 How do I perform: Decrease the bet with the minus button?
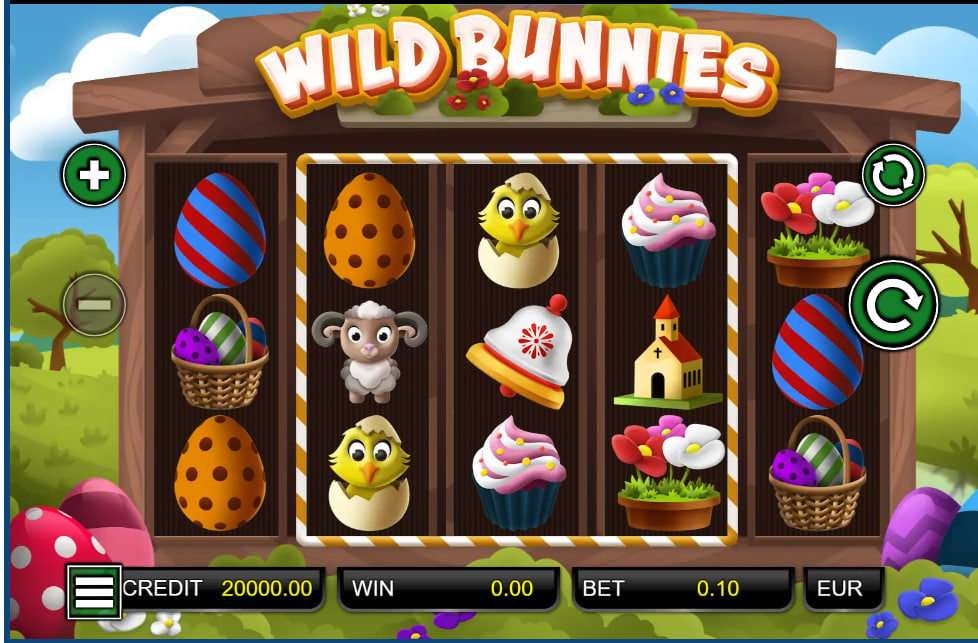click(x=94, y=304)
